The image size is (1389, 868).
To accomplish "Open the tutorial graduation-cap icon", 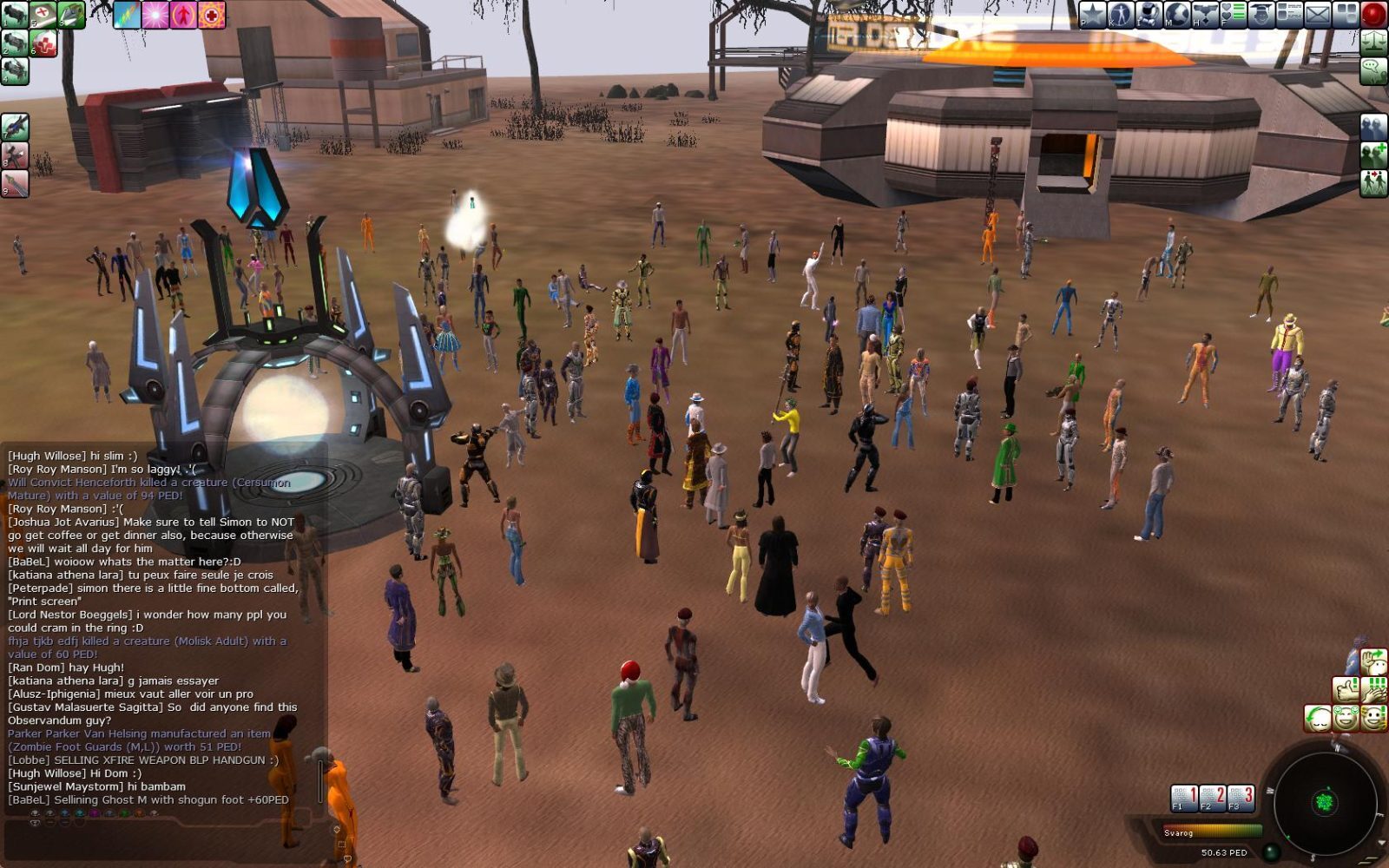I will [x=1261, y=13].
